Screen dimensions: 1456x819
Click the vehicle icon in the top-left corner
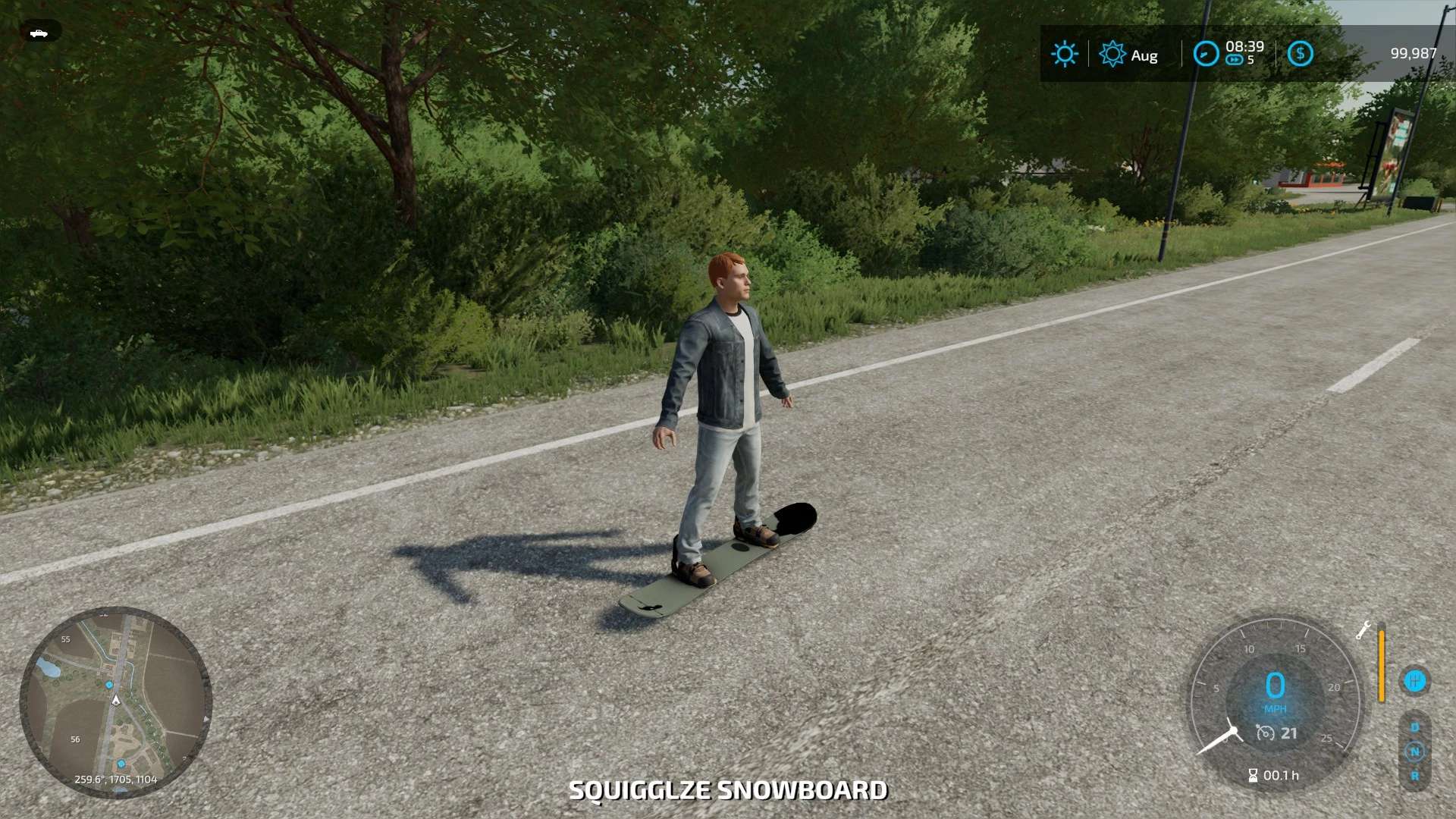[x=39, y=33]
